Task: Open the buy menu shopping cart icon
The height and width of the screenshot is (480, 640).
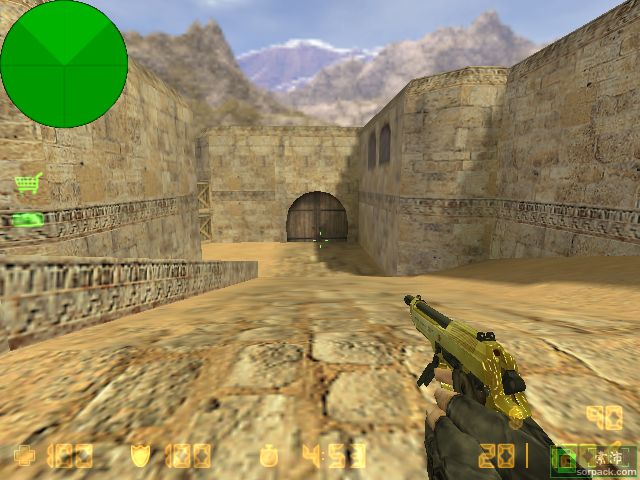Action: 28,183
